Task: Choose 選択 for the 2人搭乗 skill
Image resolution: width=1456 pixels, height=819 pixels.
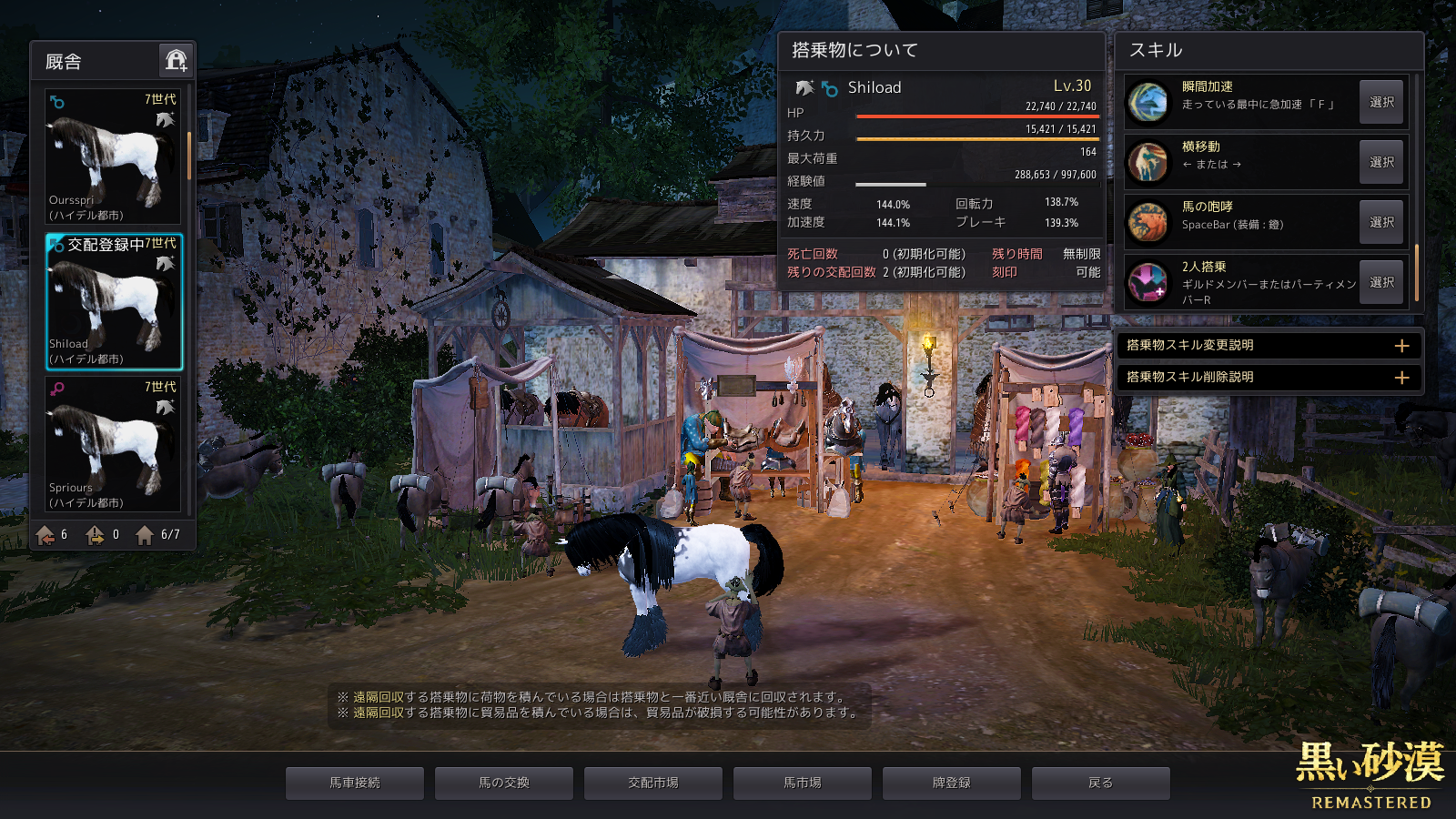Action: (x=1381, y=282)
